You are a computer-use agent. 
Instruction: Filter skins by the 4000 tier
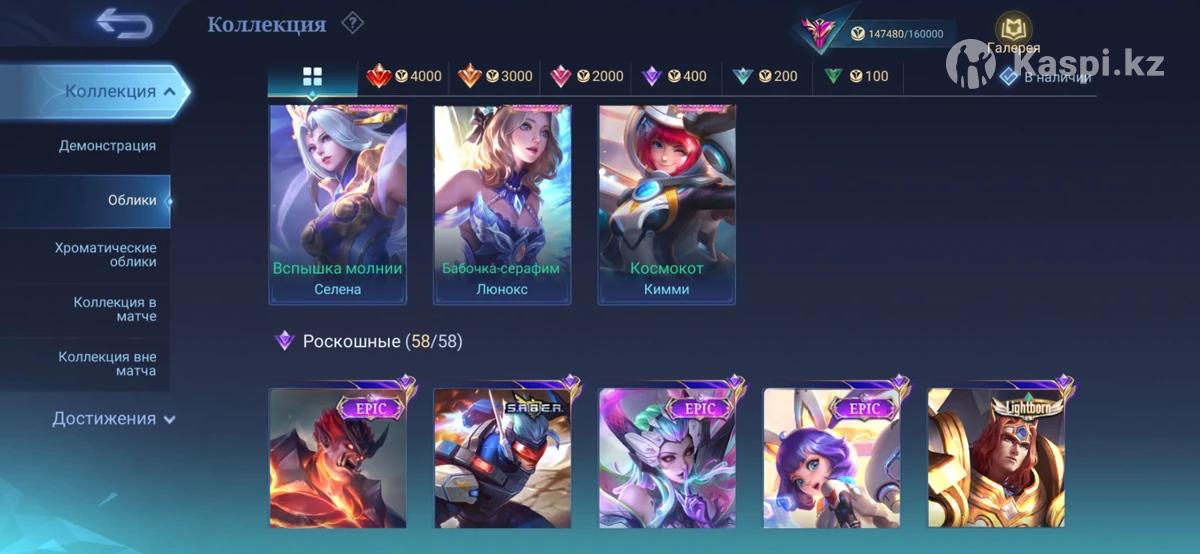[x=404, y=76]
